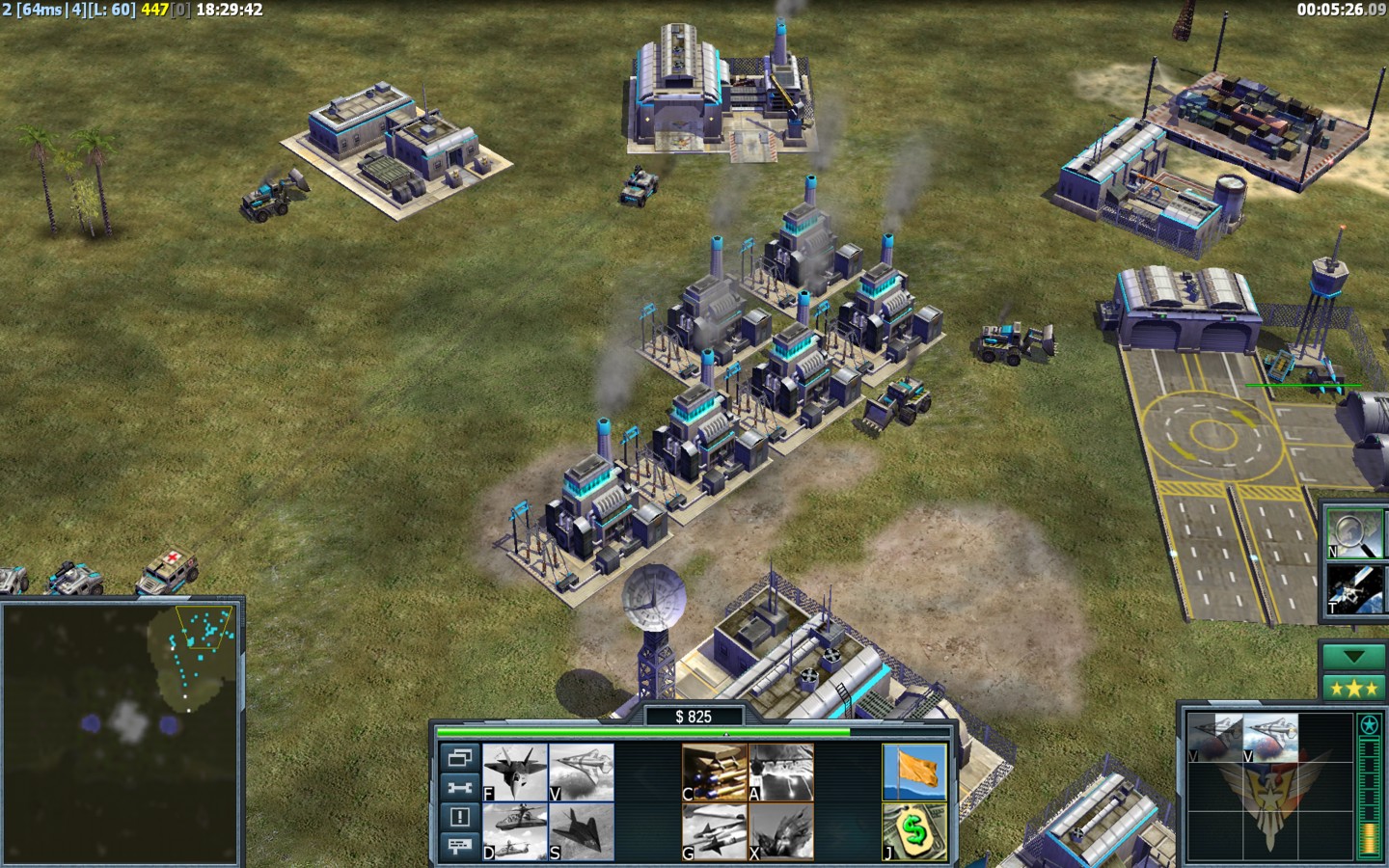Viewport: 1389px width, 868px height.
Task: Open the chat message button
Action: 459,846
